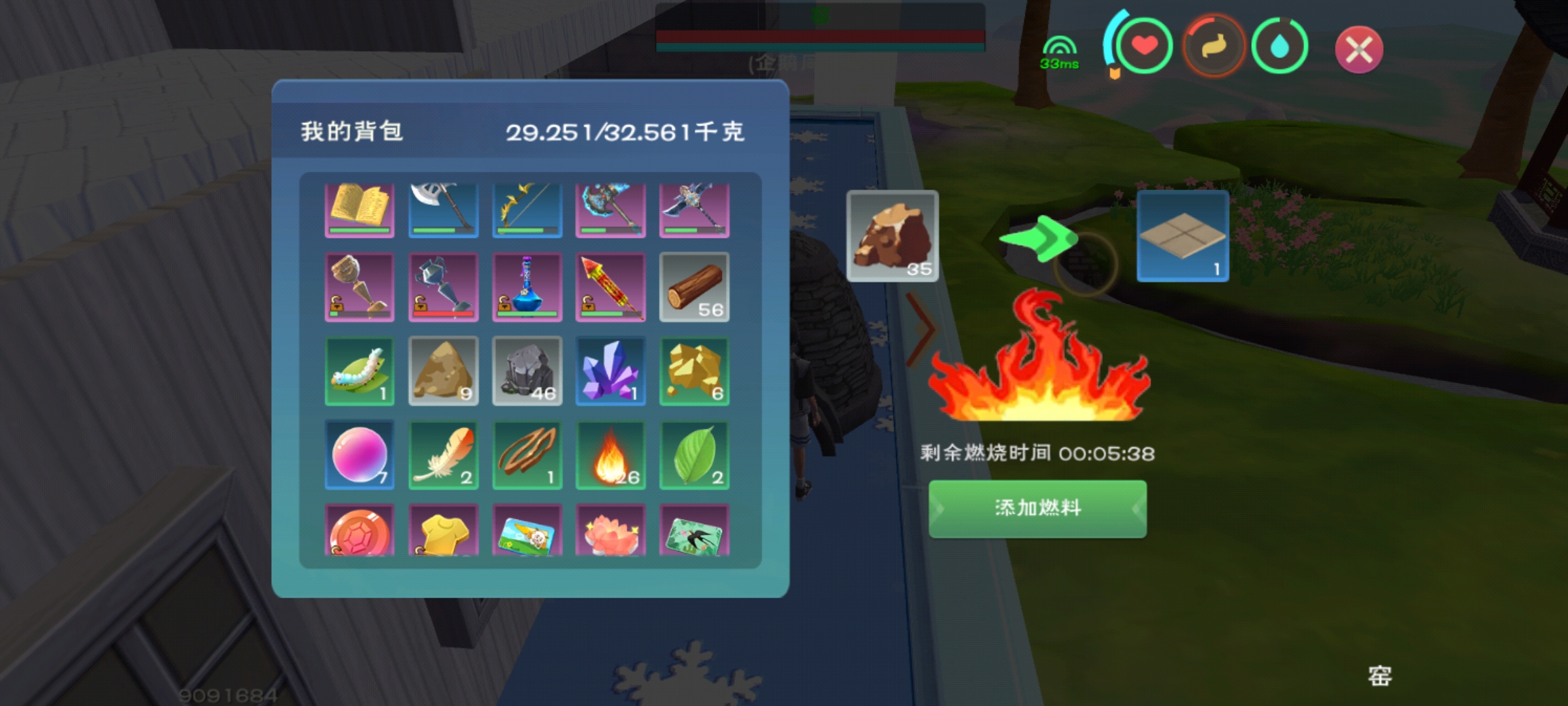Select the gold ore nuggets slot
Image resolution: width=1568 pixels, height=706 pixels.
[694, 371]
